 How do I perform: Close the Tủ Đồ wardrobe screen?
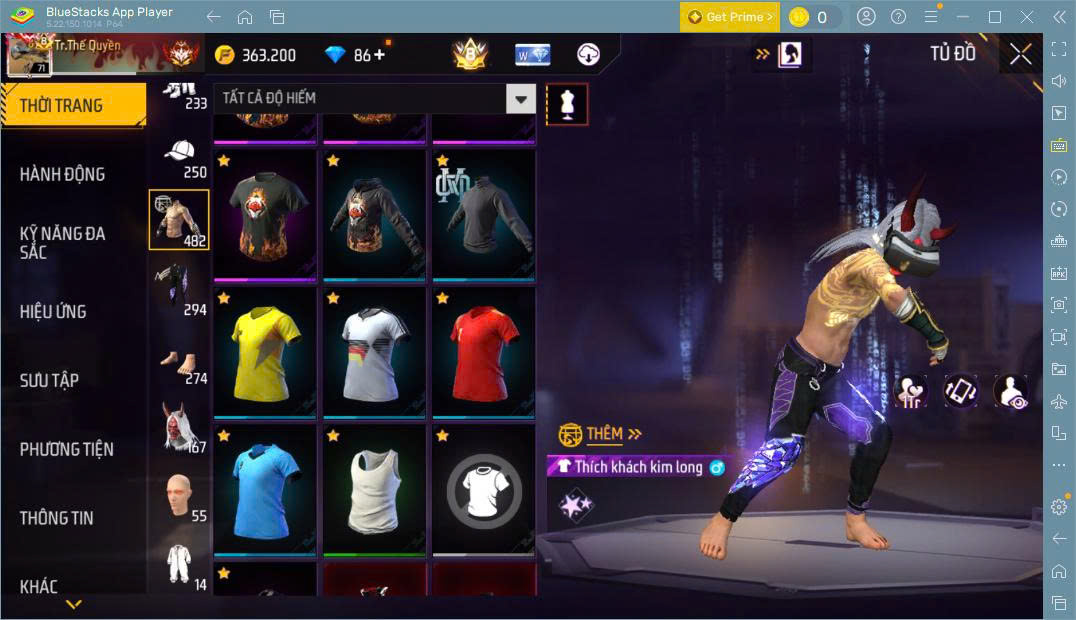click(x=1020, y=54)
